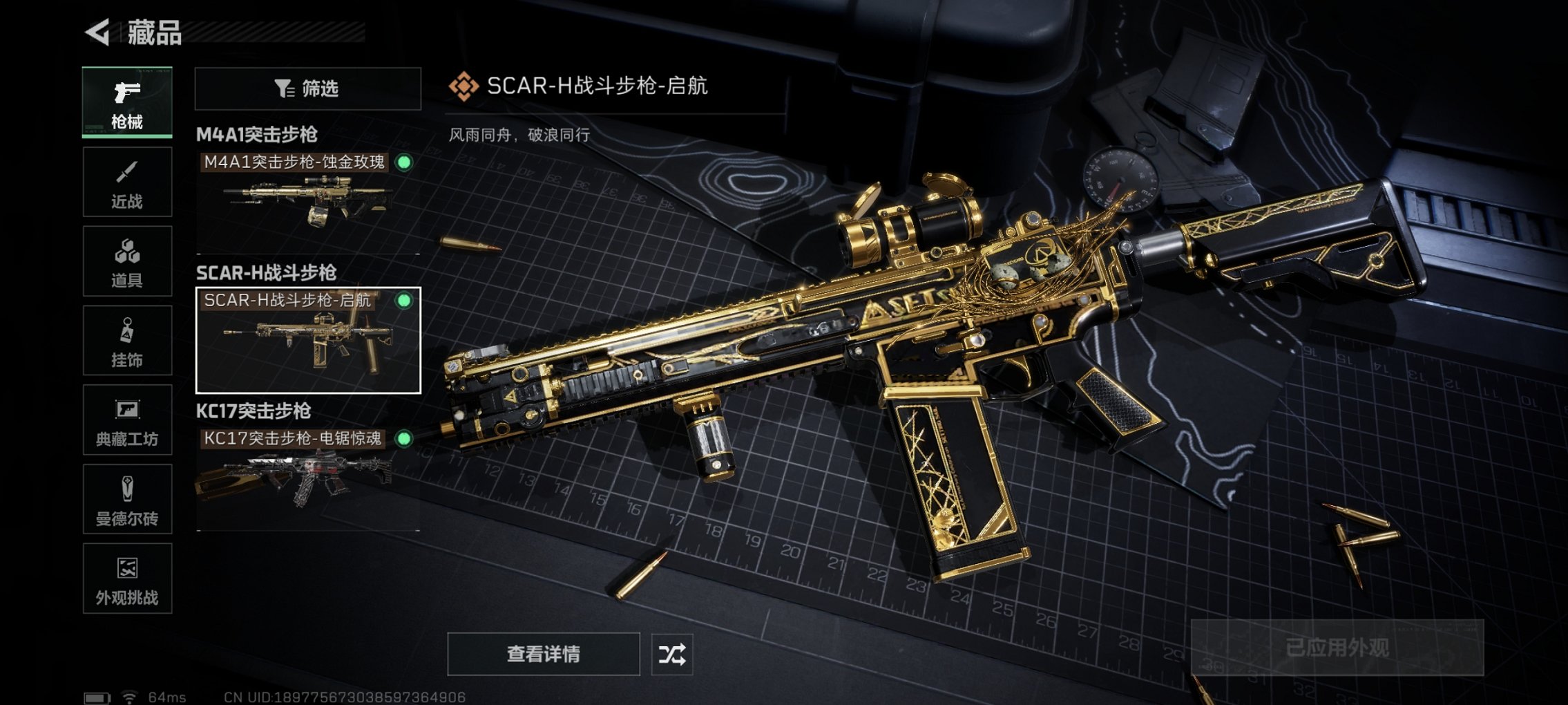The height and width of the screenshot is (705, 1568).
Task: Switch to the 道具 items category
Action: pos(126,261)
